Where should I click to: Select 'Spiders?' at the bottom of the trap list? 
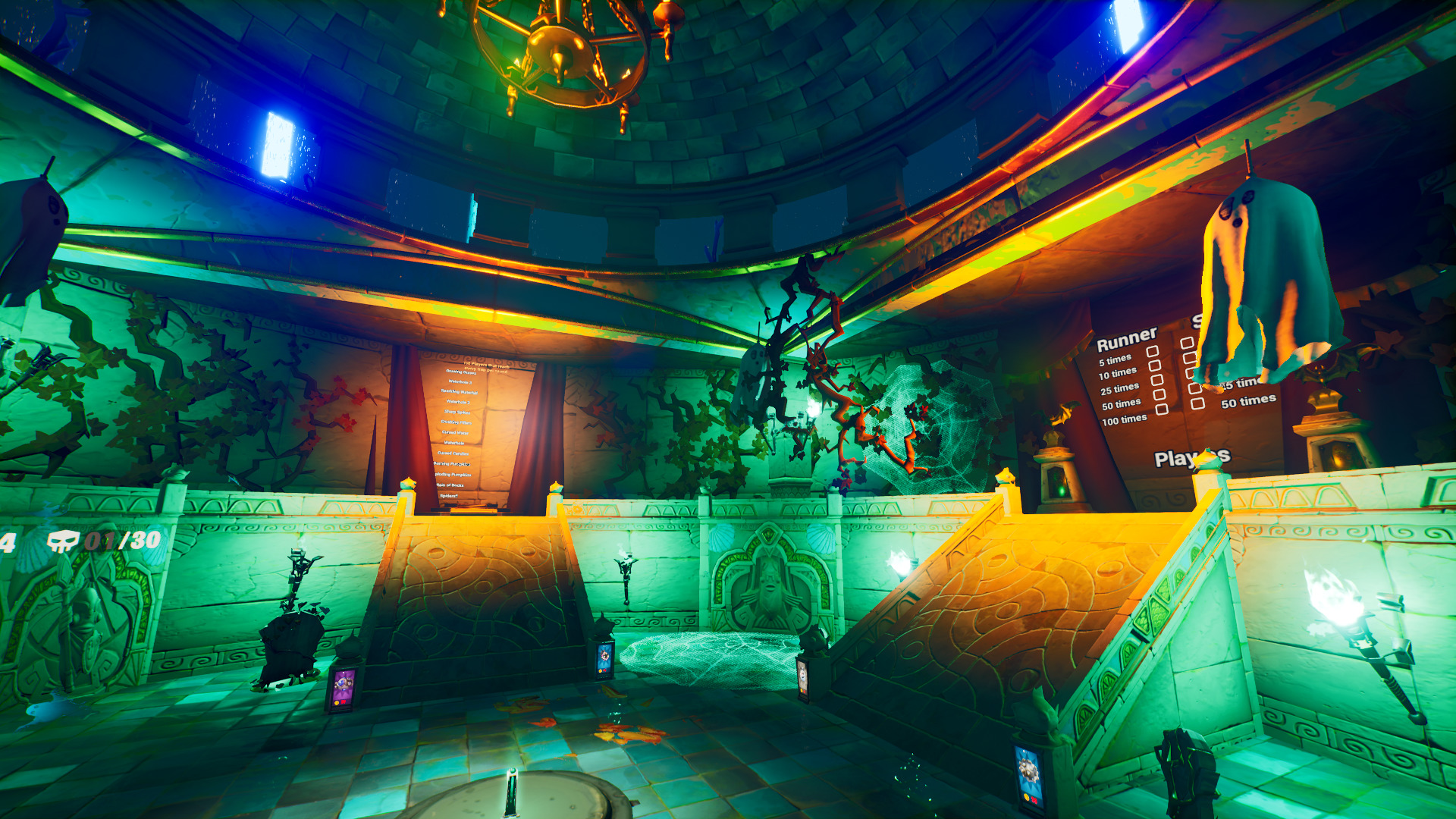[449, 494]
